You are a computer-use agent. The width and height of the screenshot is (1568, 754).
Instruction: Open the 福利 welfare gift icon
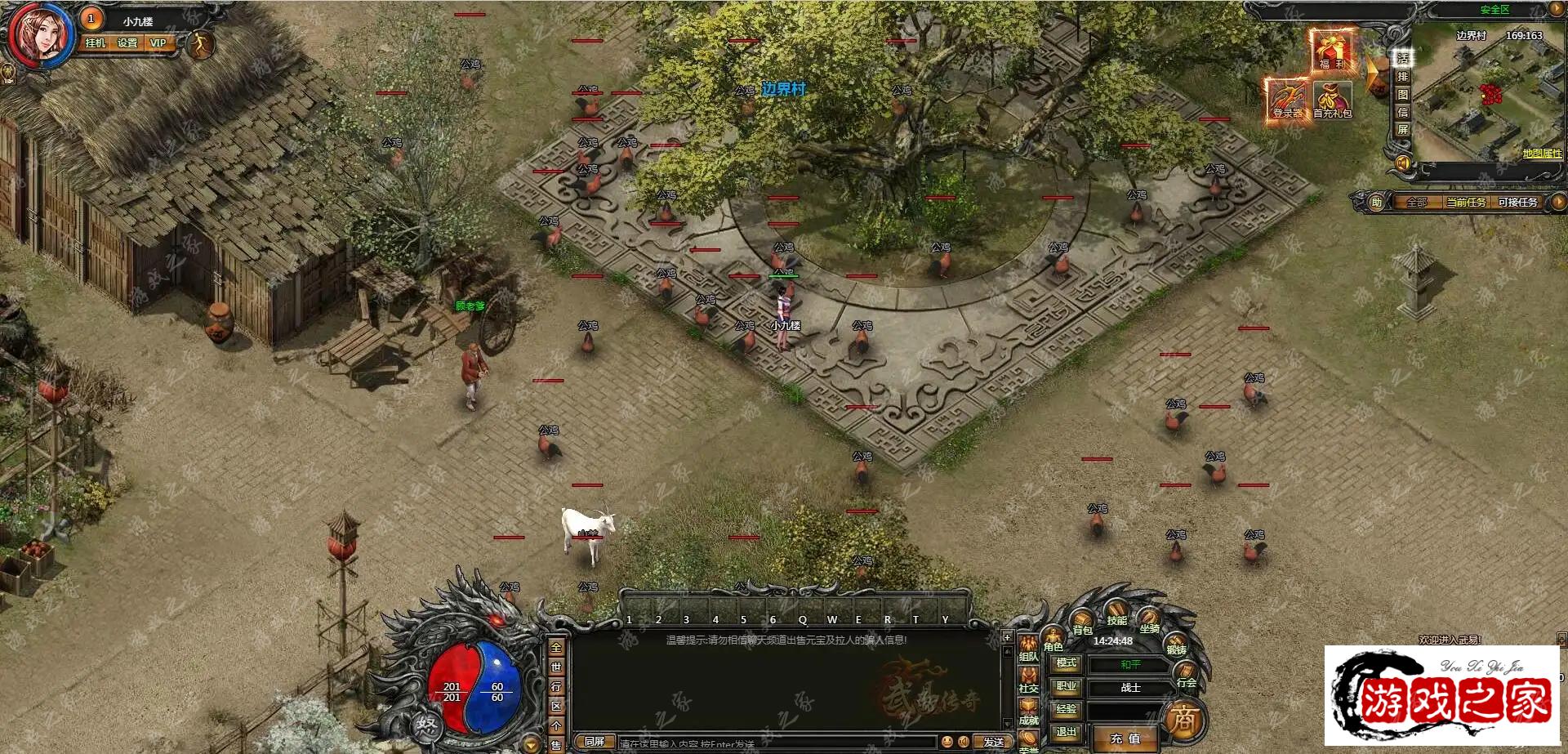tap(1331, 51)
